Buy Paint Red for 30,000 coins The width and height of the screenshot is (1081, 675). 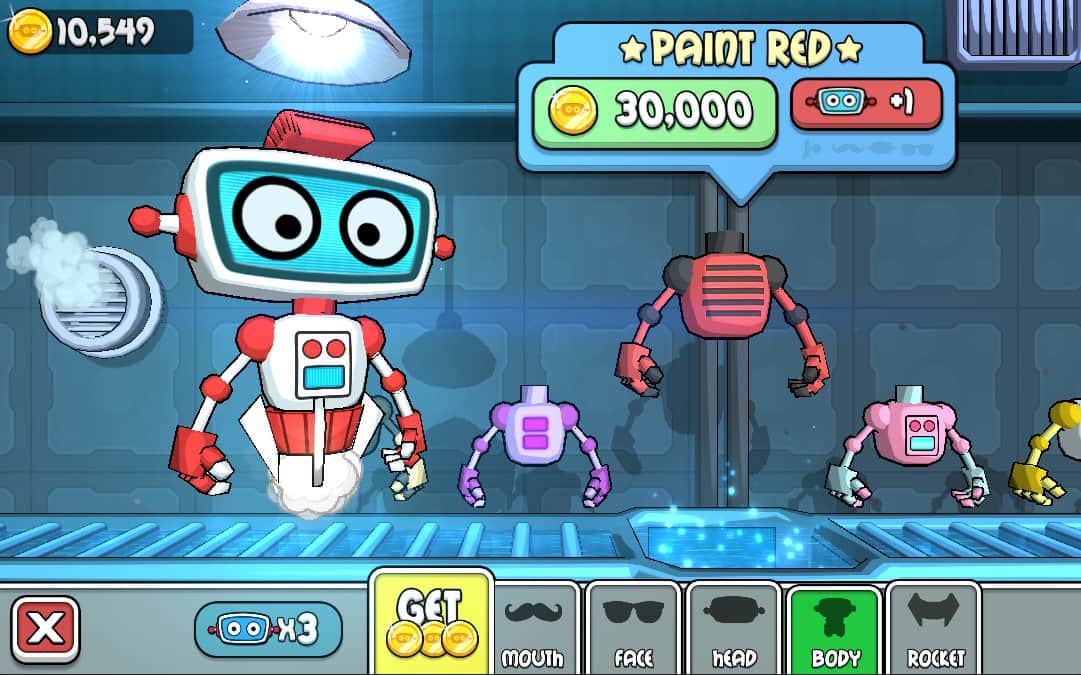[x=654, y=111]
